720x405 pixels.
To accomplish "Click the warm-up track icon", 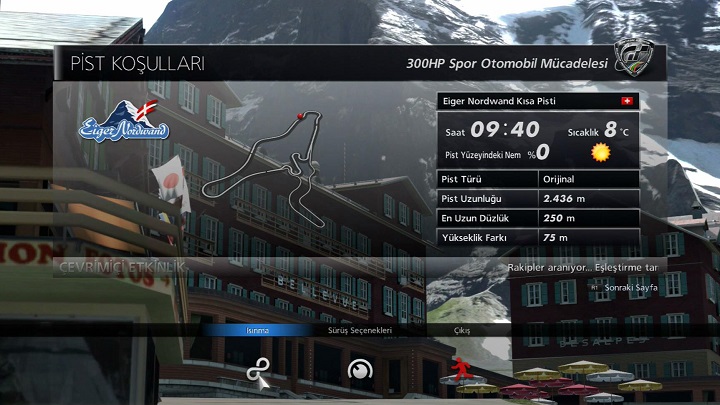I will tap(258, 371).
